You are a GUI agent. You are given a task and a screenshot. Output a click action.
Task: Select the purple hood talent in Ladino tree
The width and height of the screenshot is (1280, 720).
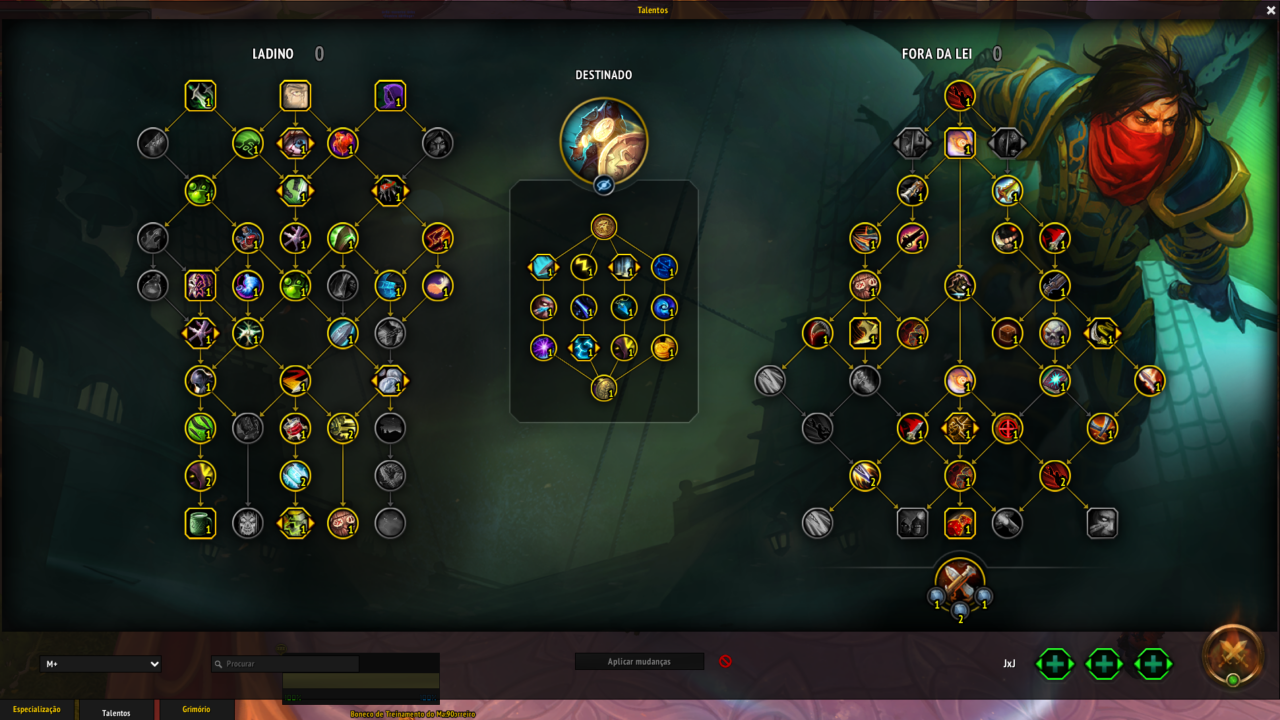390,96
